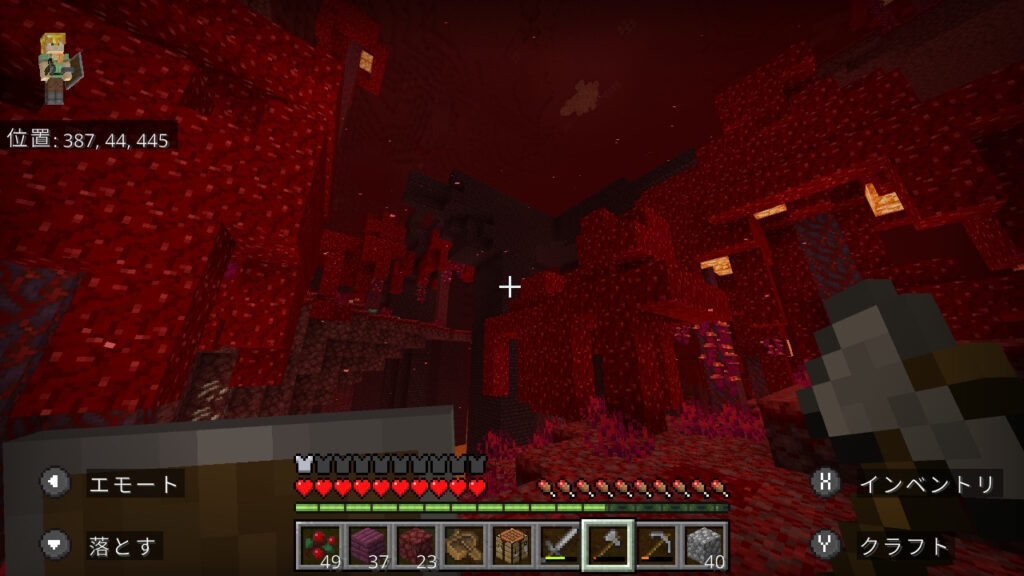Select the crafting table slot
The image size is (1024, 576).
point(510,544)
